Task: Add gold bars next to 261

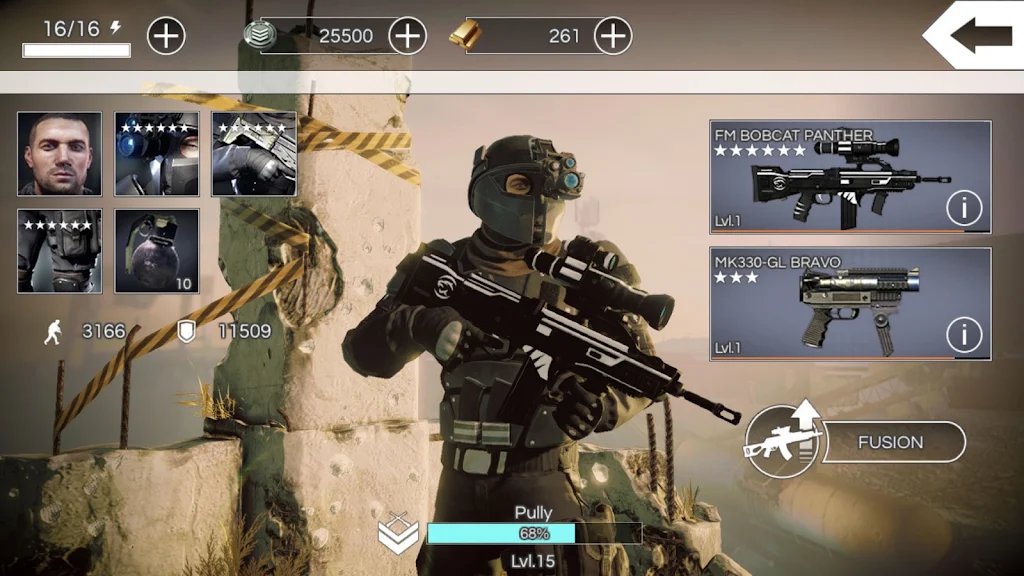Action: click(x=612, y=36)
